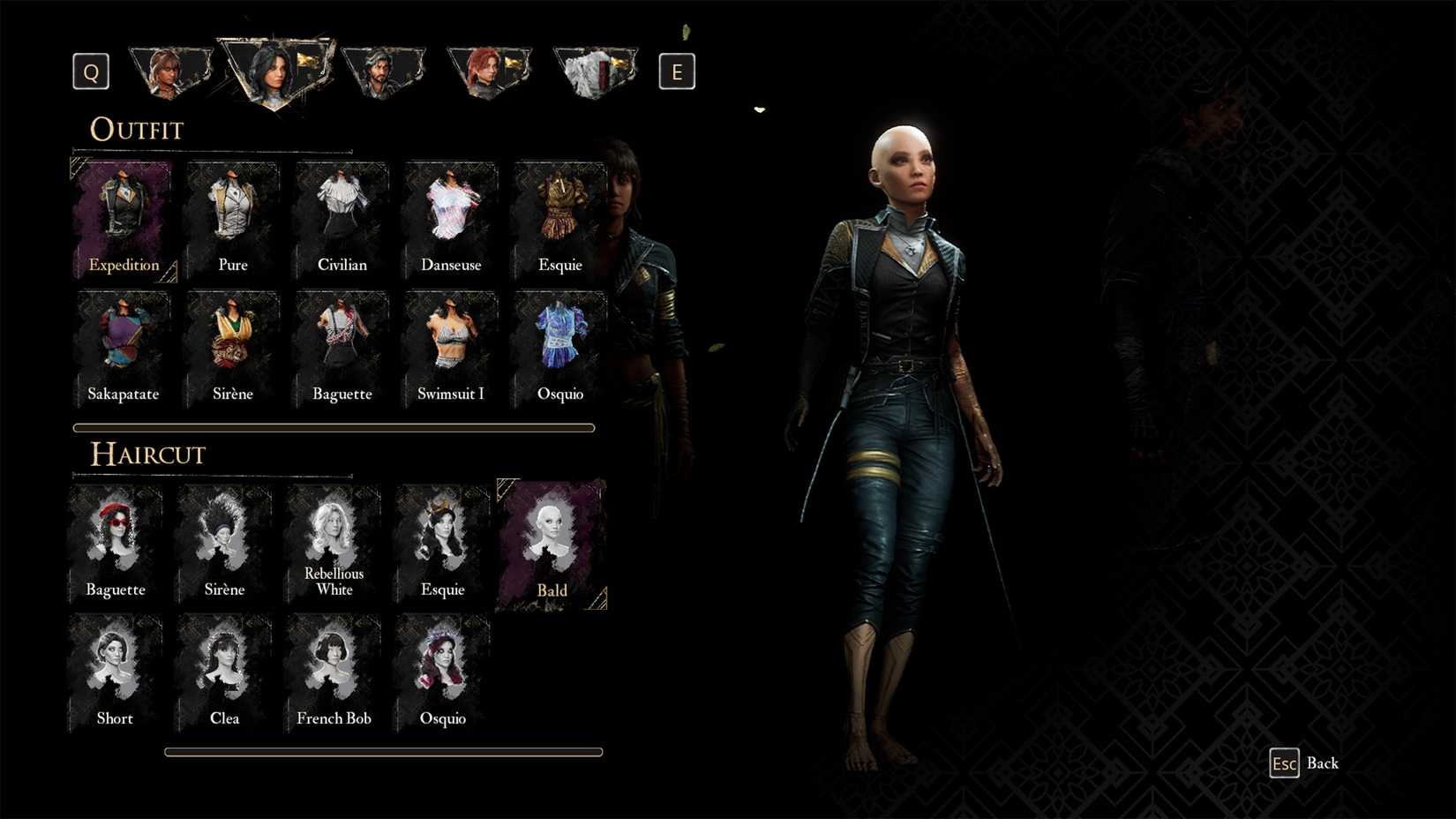
Task: Pick the Sakapatate outfit
Action: (x=124, y=344)
